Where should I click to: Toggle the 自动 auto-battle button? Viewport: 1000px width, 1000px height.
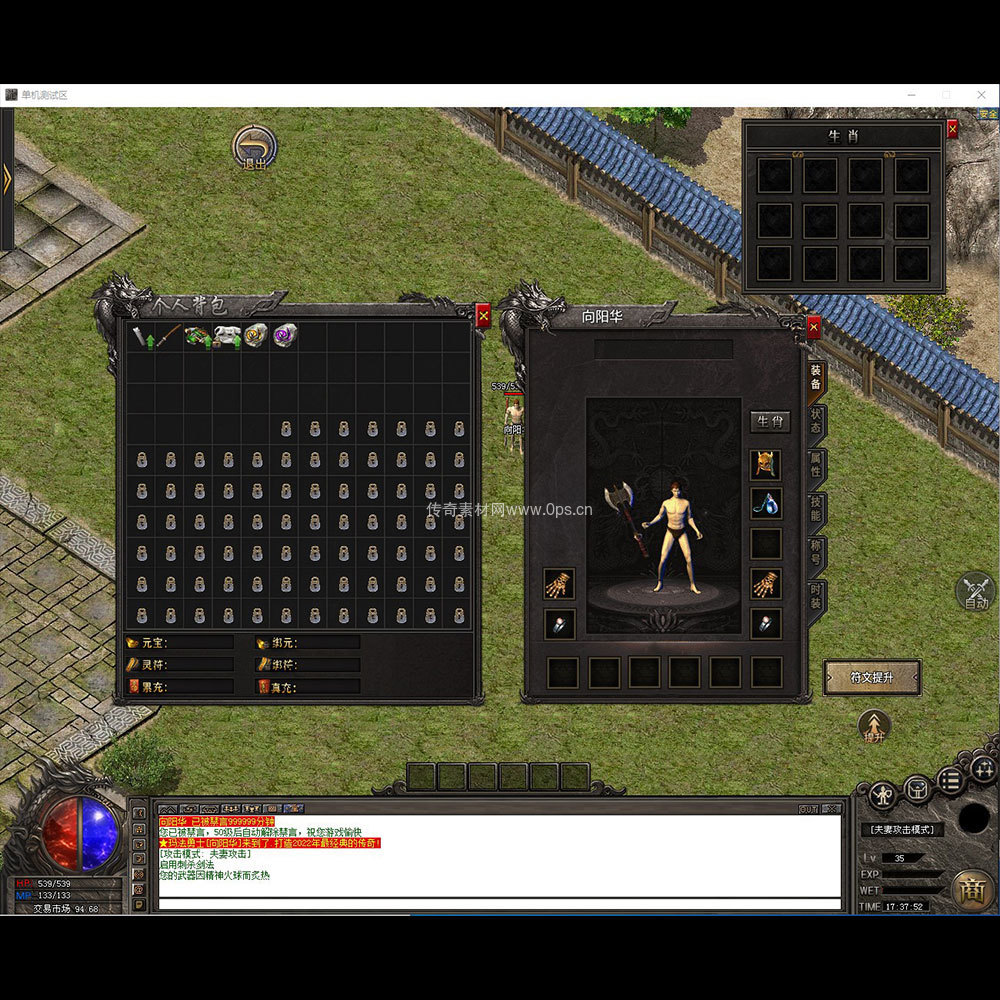click(x=976, y=592)
